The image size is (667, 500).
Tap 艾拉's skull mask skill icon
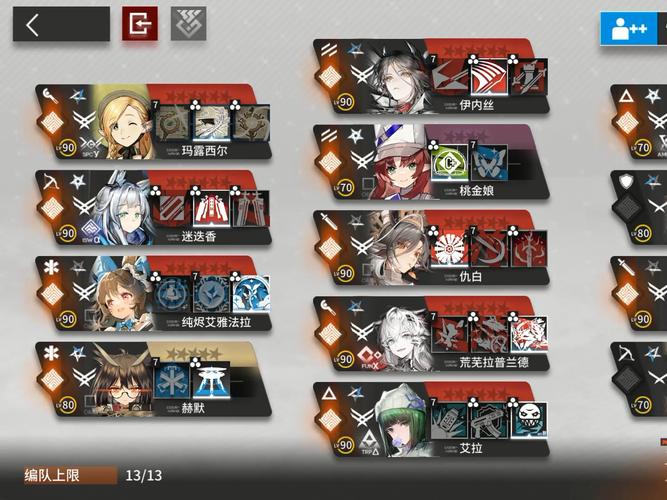coord(529,420)
